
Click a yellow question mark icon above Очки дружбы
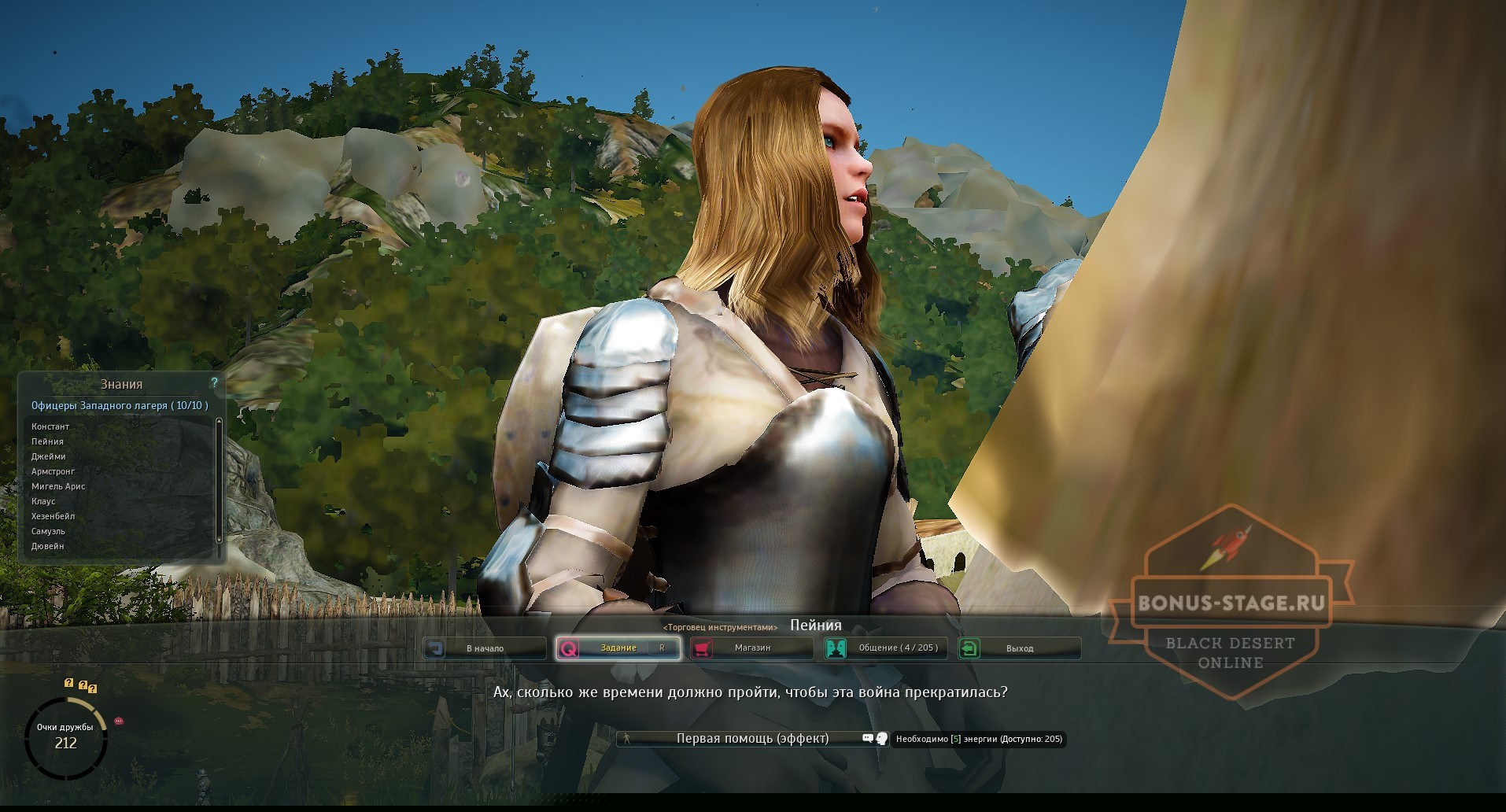(x=69, y=683)
